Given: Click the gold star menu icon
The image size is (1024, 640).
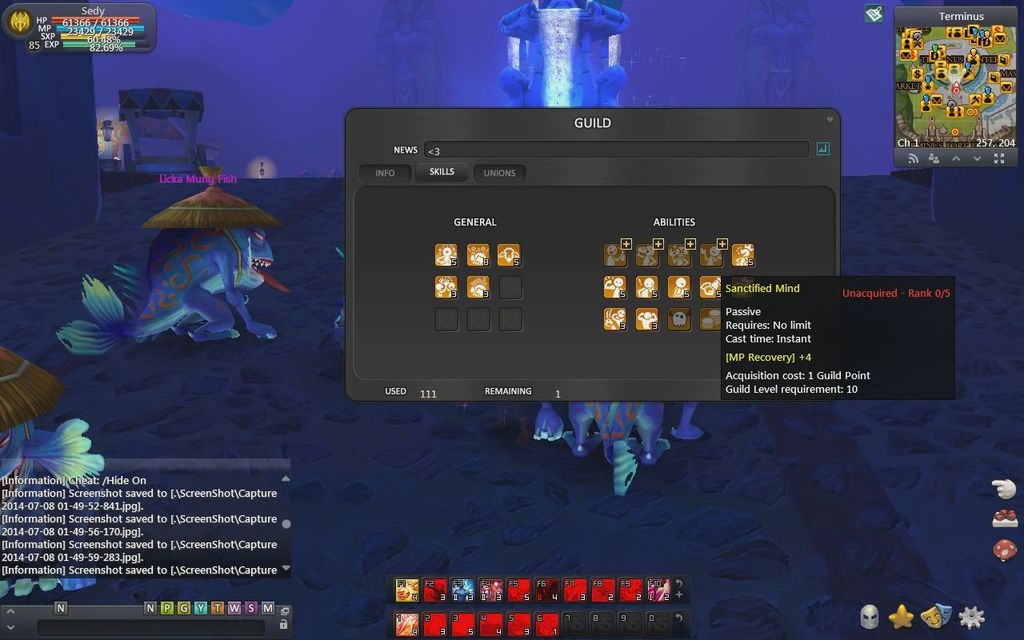Looking at the screenshot, I should point(901,617).
